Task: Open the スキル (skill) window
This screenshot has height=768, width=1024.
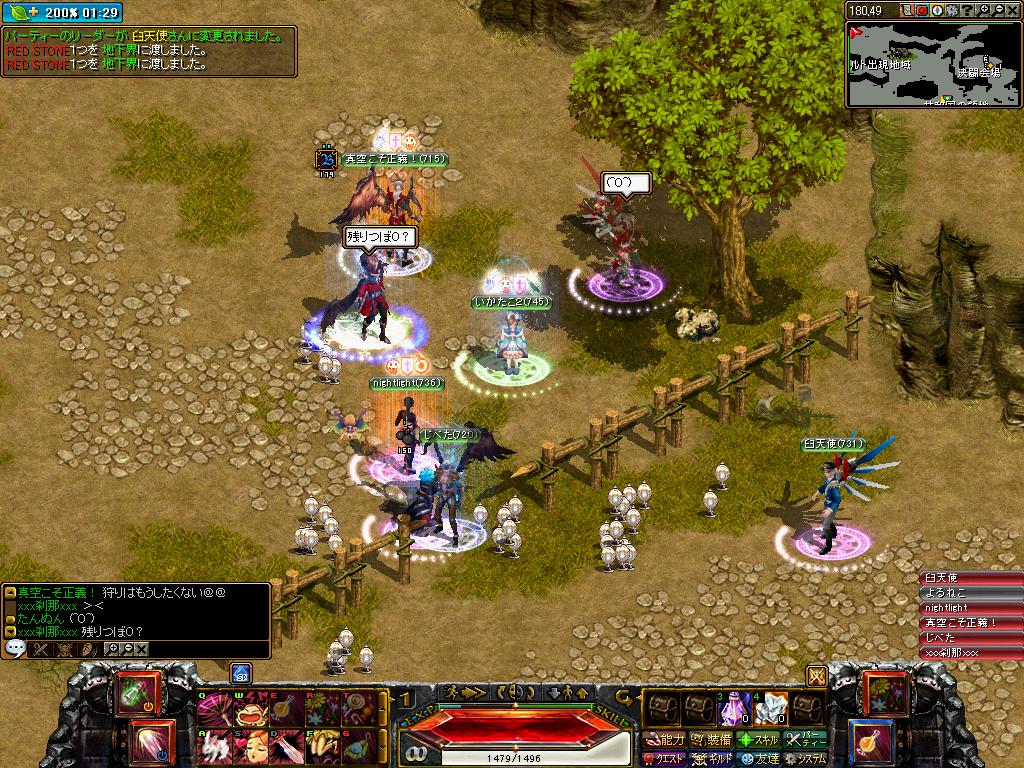Action: [x=758, y=740]
